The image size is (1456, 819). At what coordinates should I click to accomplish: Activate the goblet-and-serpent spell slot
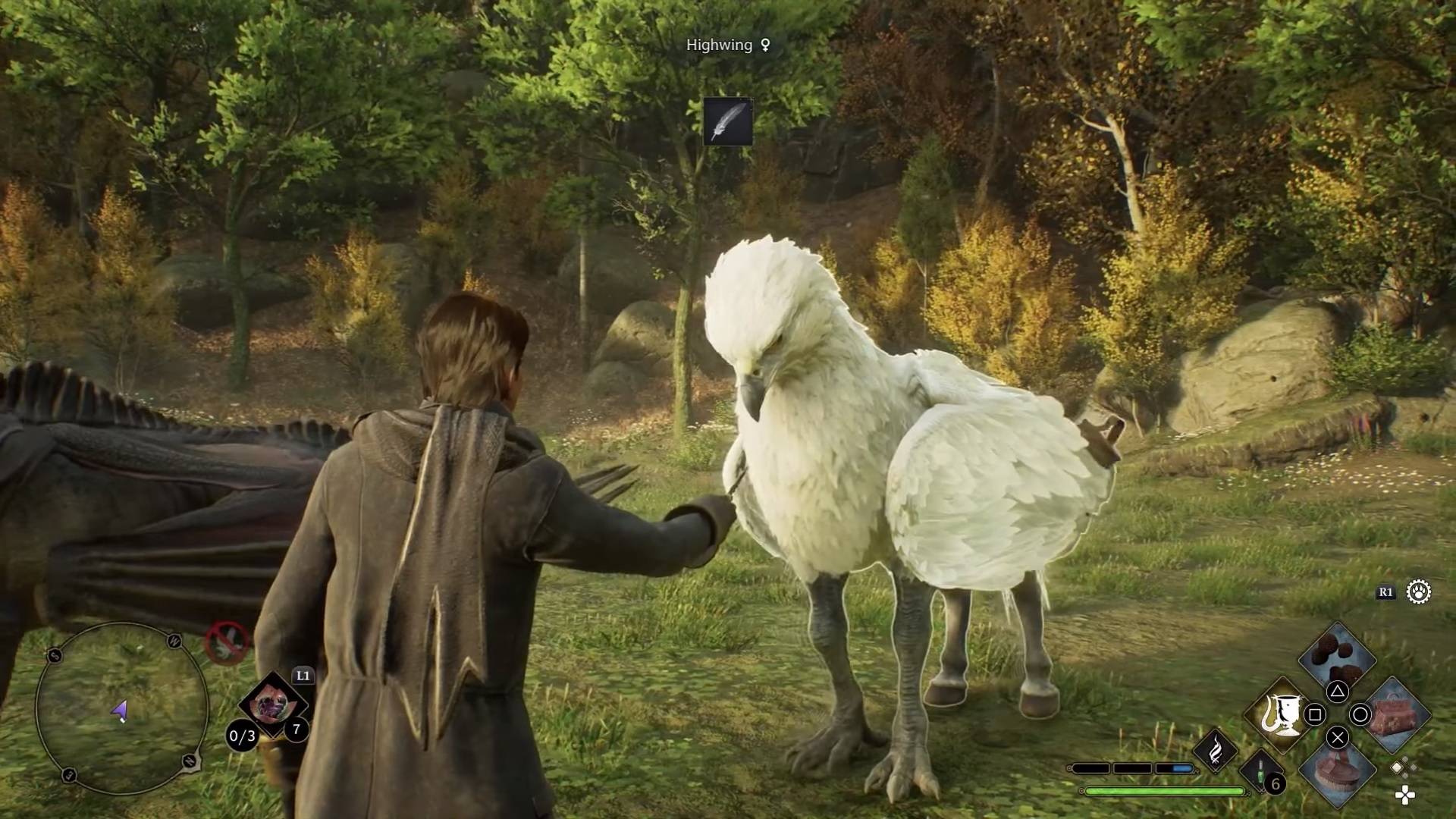[x=1279, y=714]
